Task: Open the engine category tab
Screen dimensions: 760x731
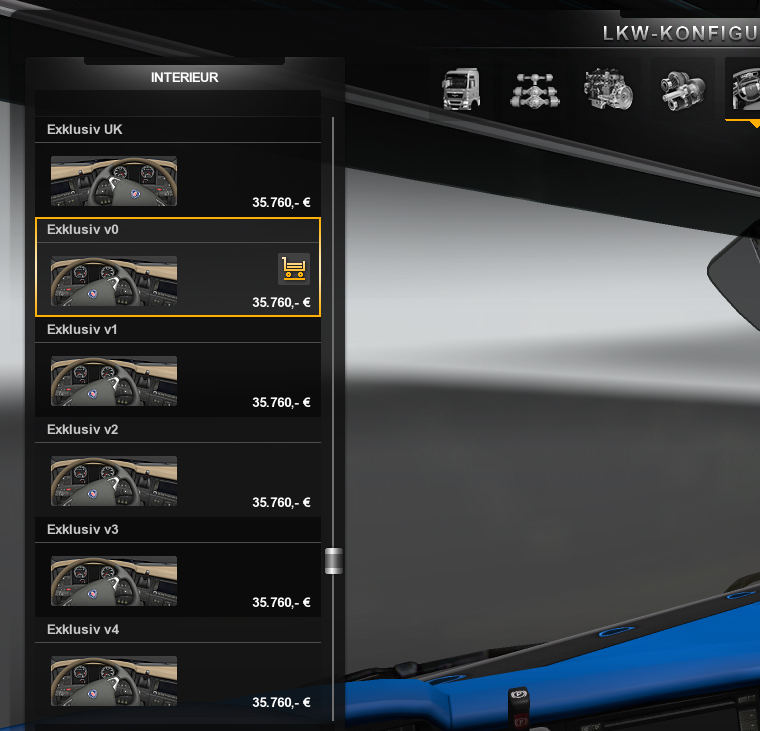Action: pyautogui.click(x=608, y=89)
